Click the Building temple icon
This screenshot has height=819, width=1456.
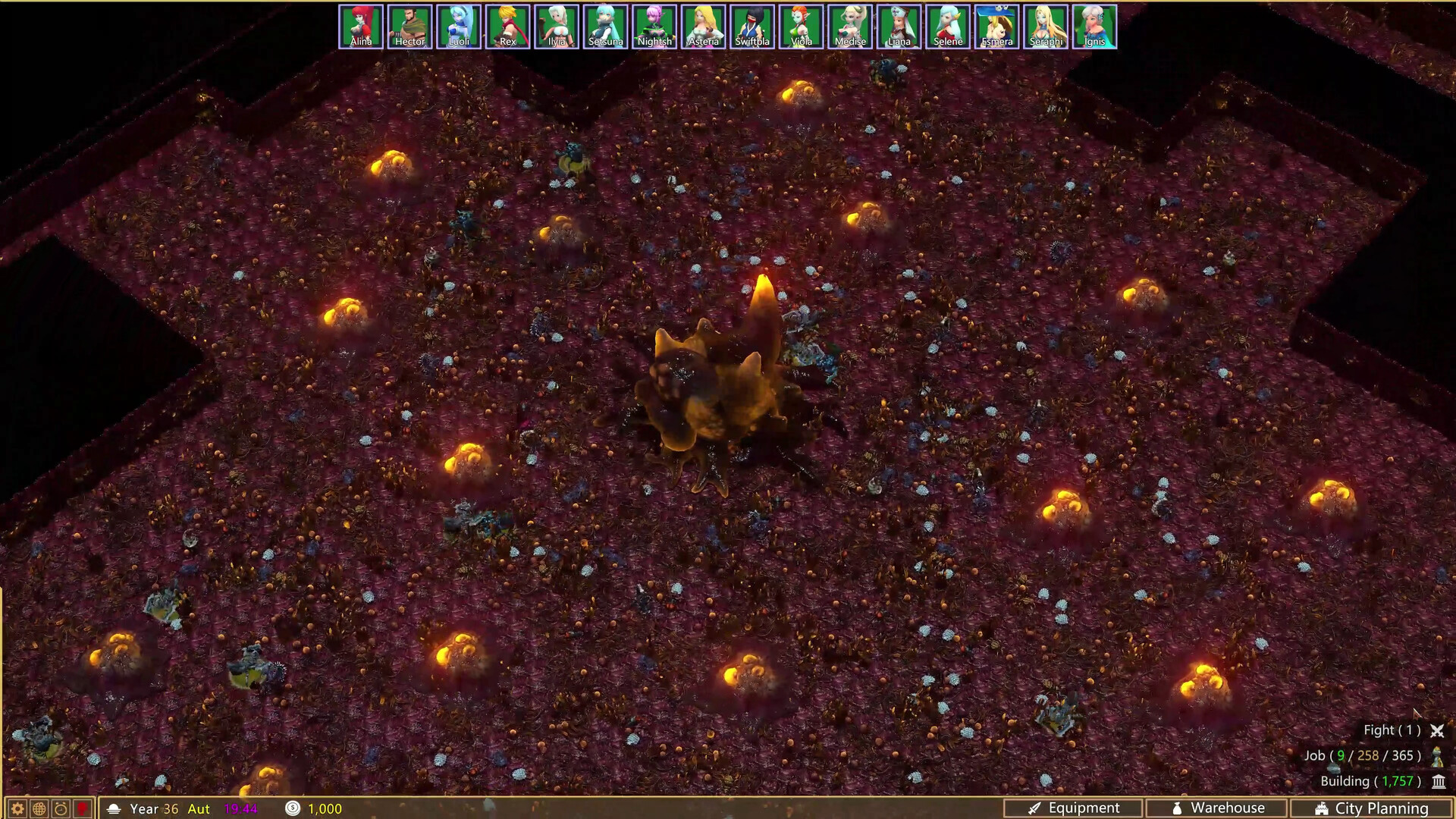1438,781
